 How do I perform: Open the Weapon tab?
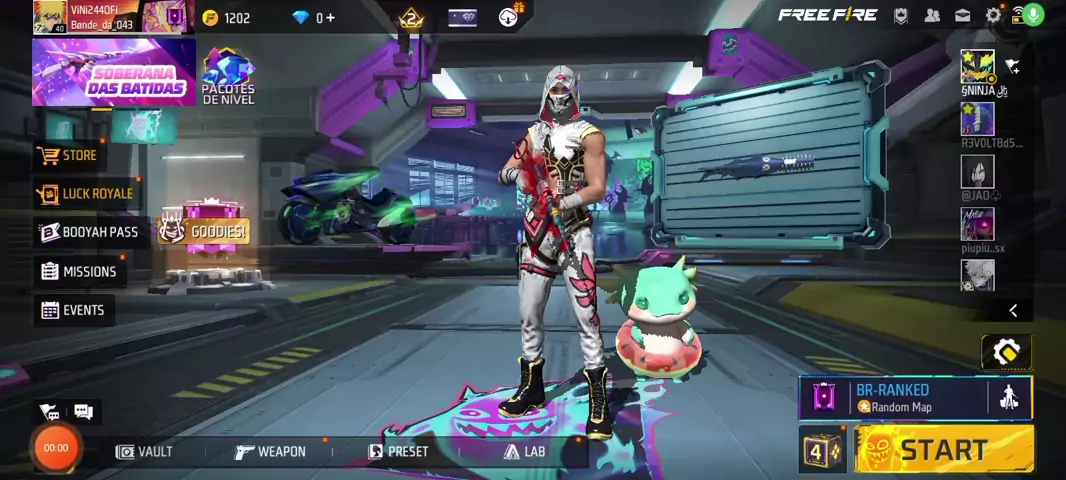click(270, 452)
